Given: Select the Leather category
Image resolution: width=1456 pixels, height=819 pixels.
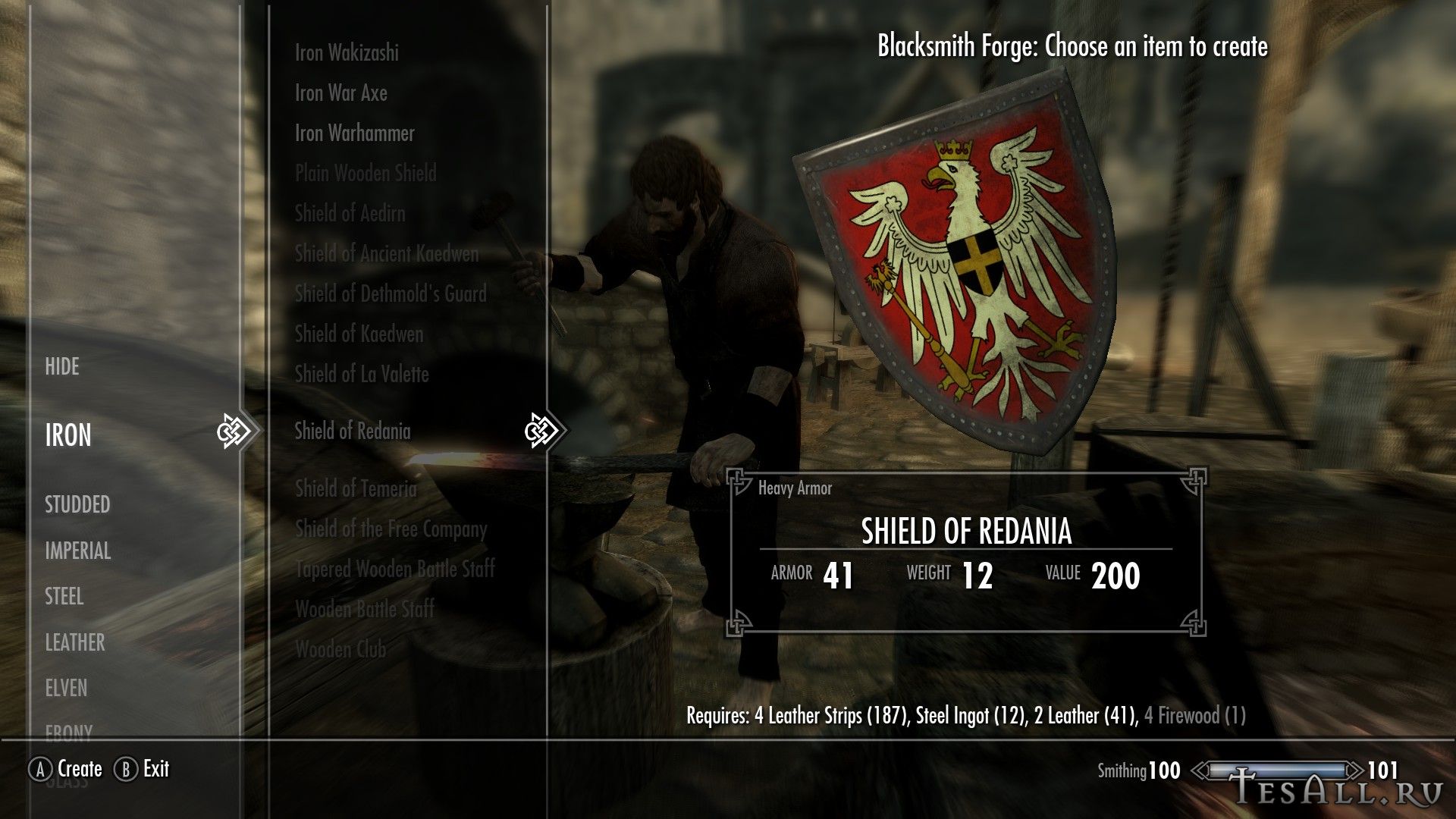Looking at the screenshot, I should [74, 643].
